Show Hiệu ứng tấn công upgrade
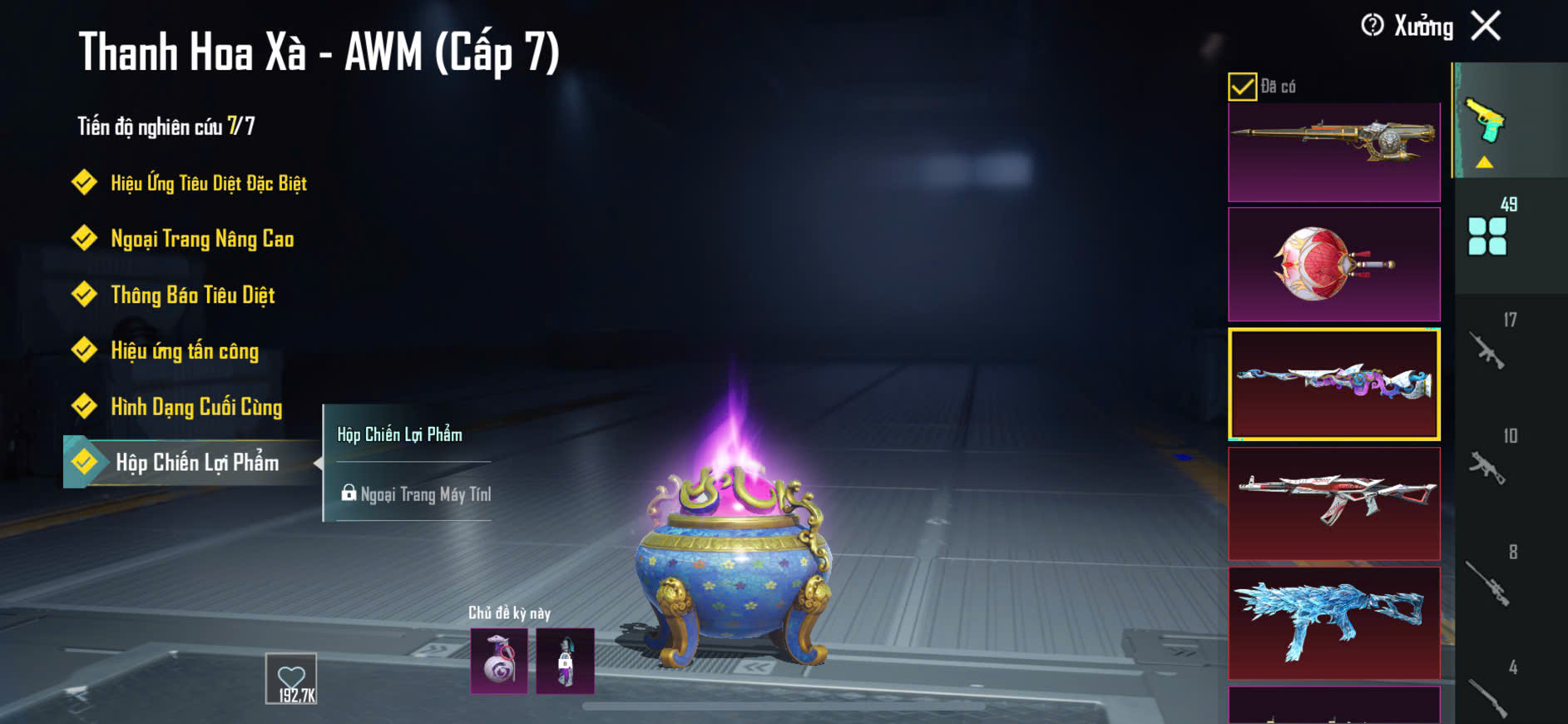This screenshot has width=1568, height=724. pos(184,351)
